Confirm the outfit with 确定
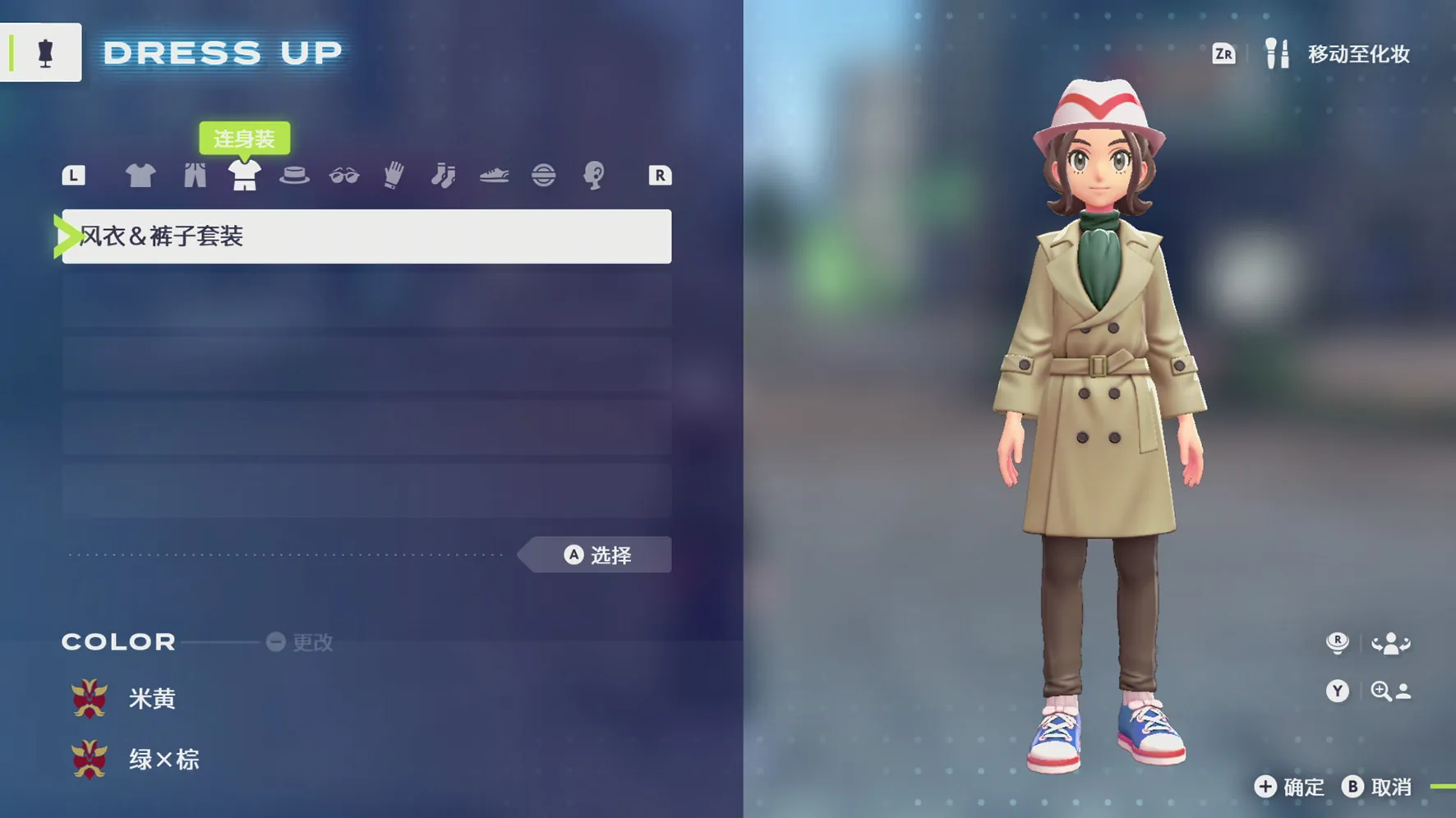 tap(1290, 787)
